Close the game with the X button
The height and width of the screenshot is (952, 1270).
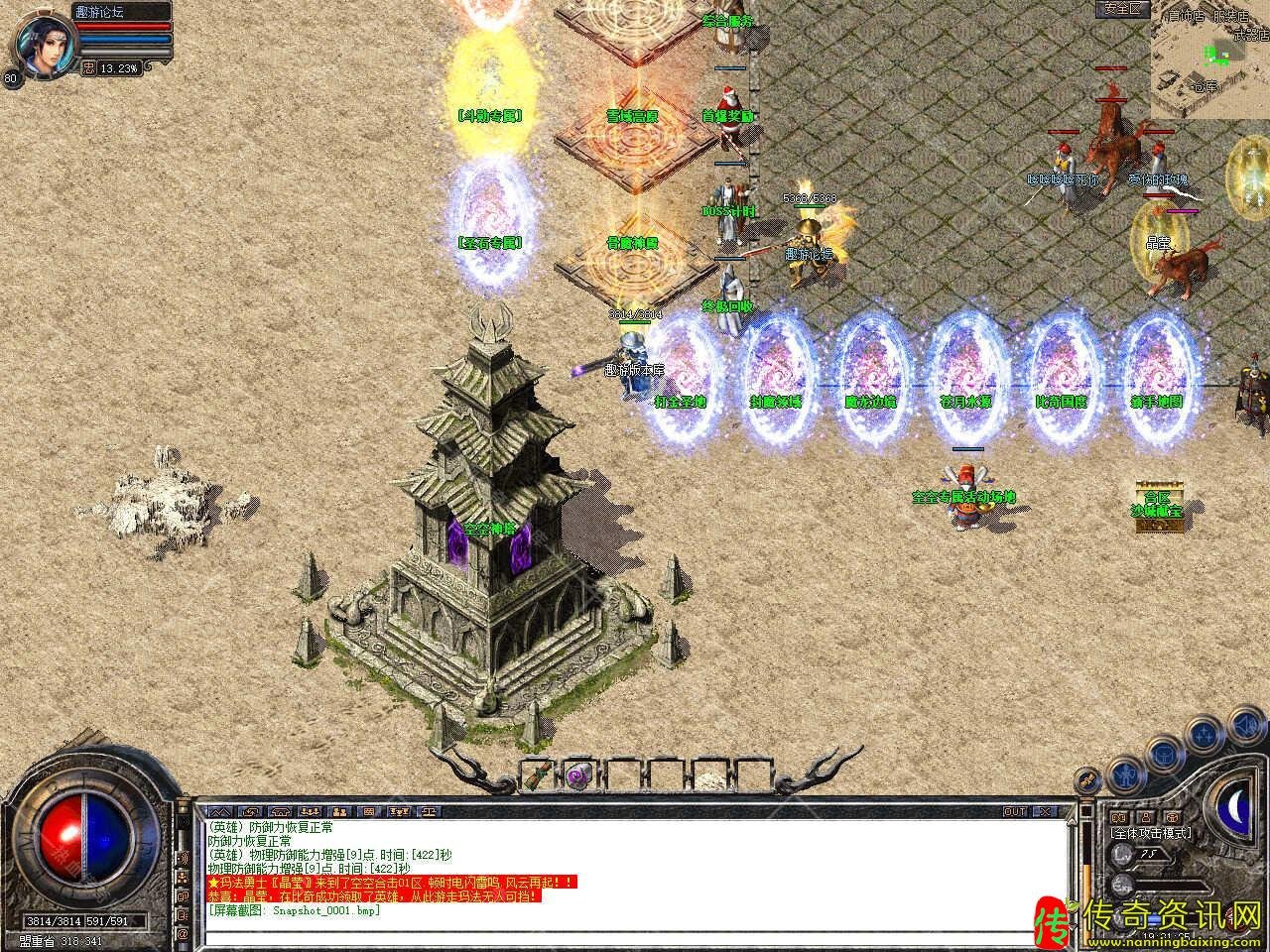coord(1048,811)
